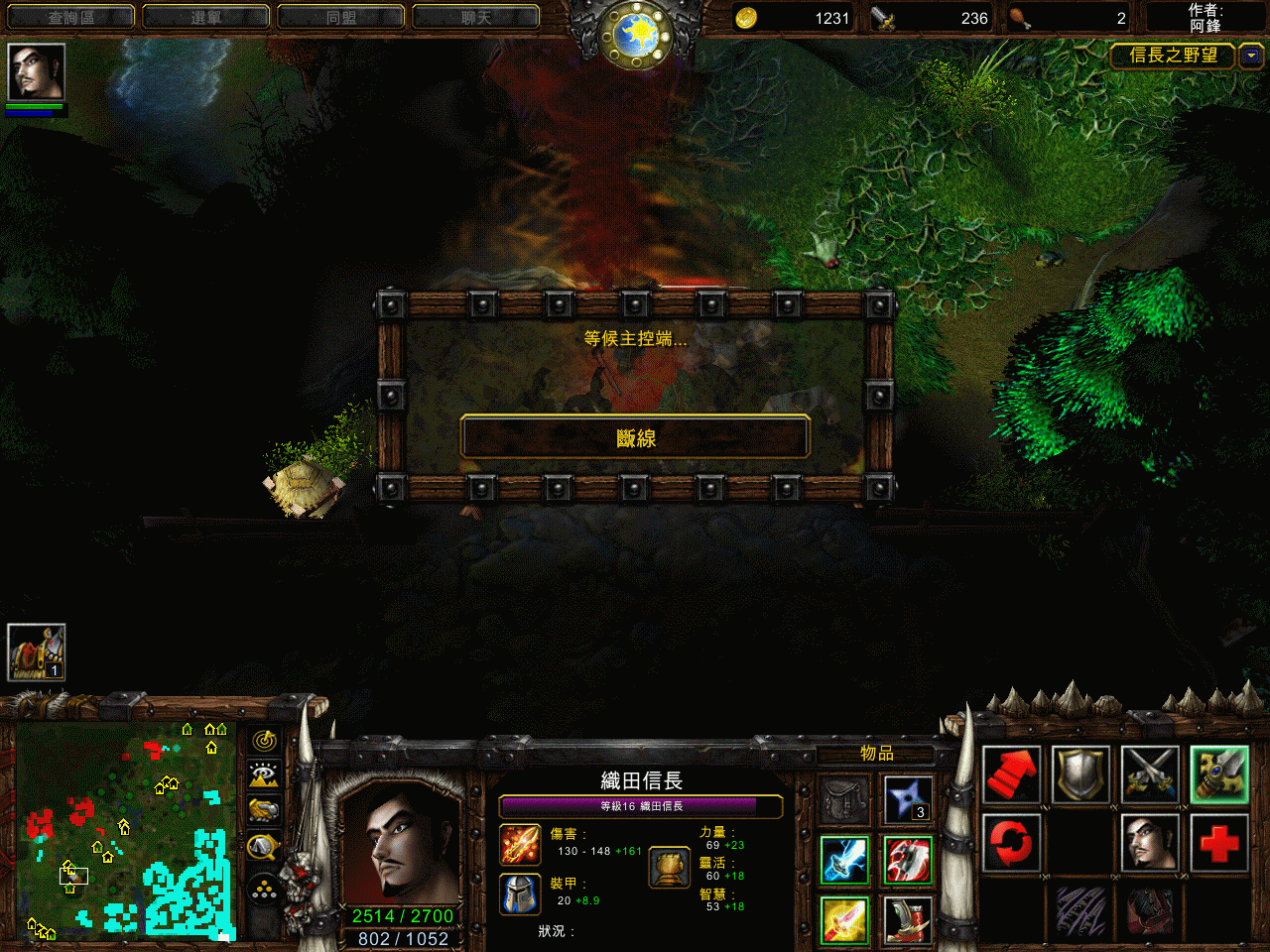Select the red arrow attribute bonus skill
The height and width of the screenshot is (952, 1270).
pyautogui.click(x=1011, y=775)
